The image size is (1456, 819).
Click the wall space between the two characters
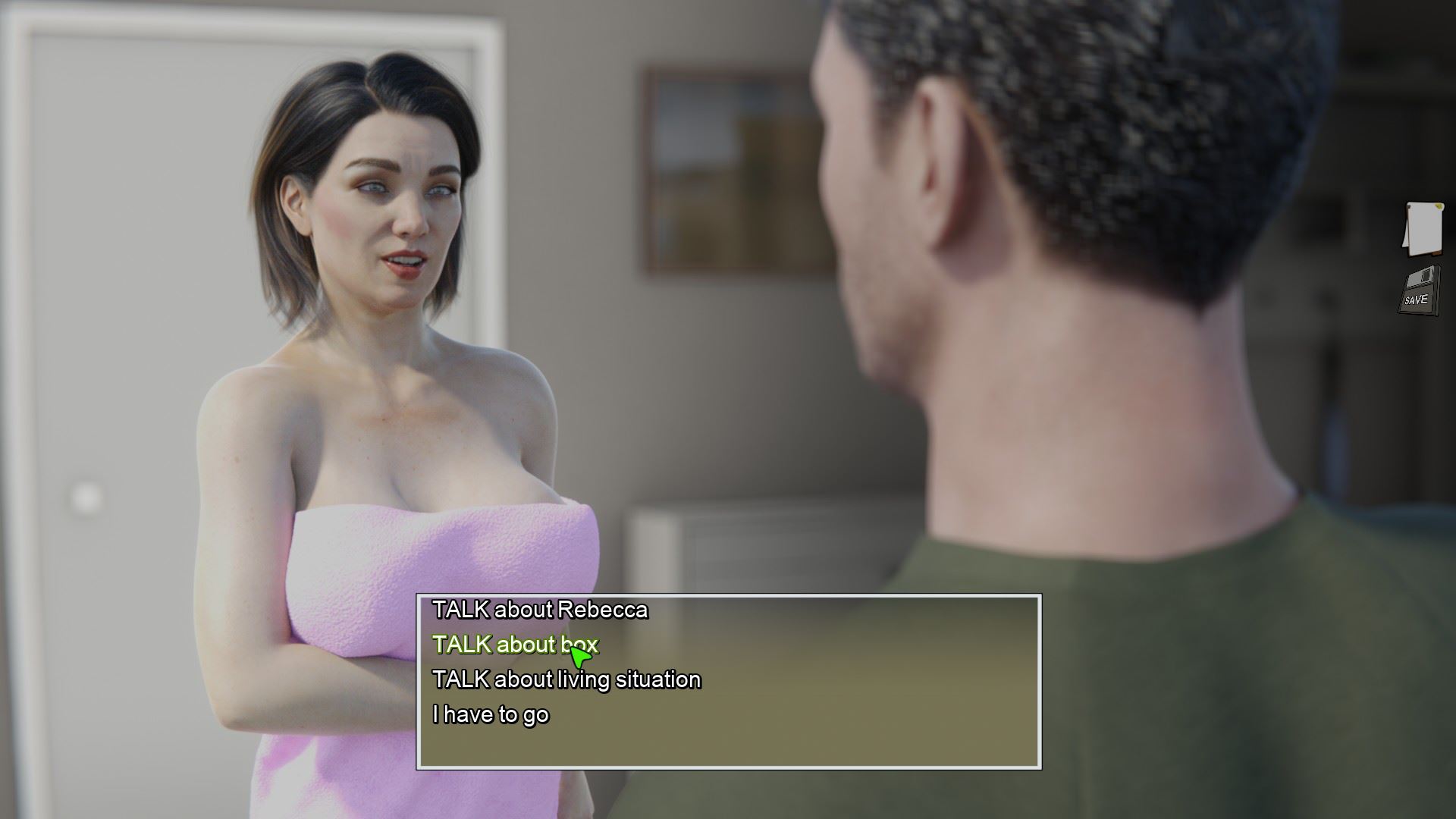click(682, 379)
